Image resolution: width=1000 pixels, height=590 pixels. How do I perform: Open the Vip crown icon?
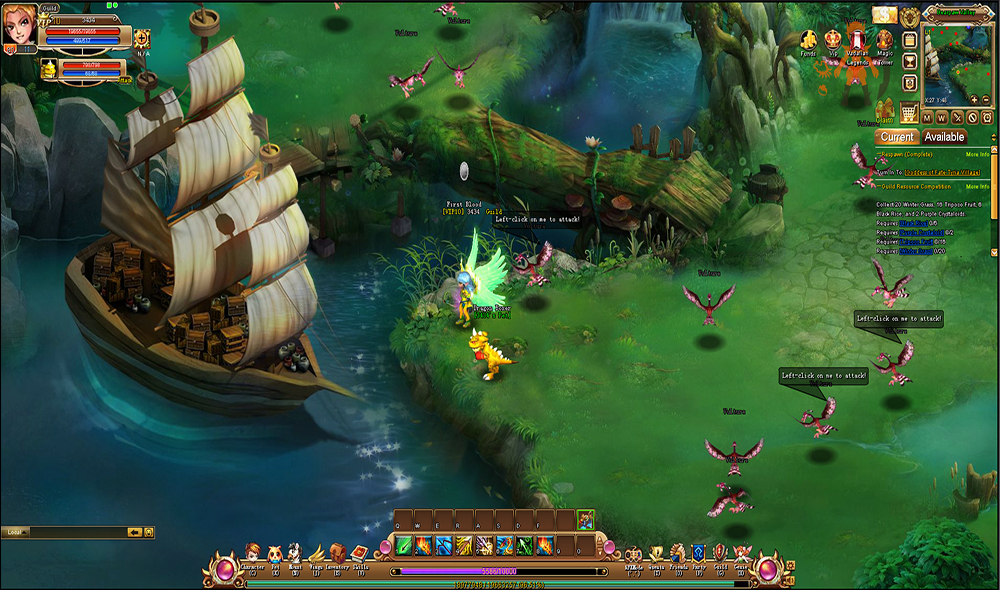click(x=832, y=38)
